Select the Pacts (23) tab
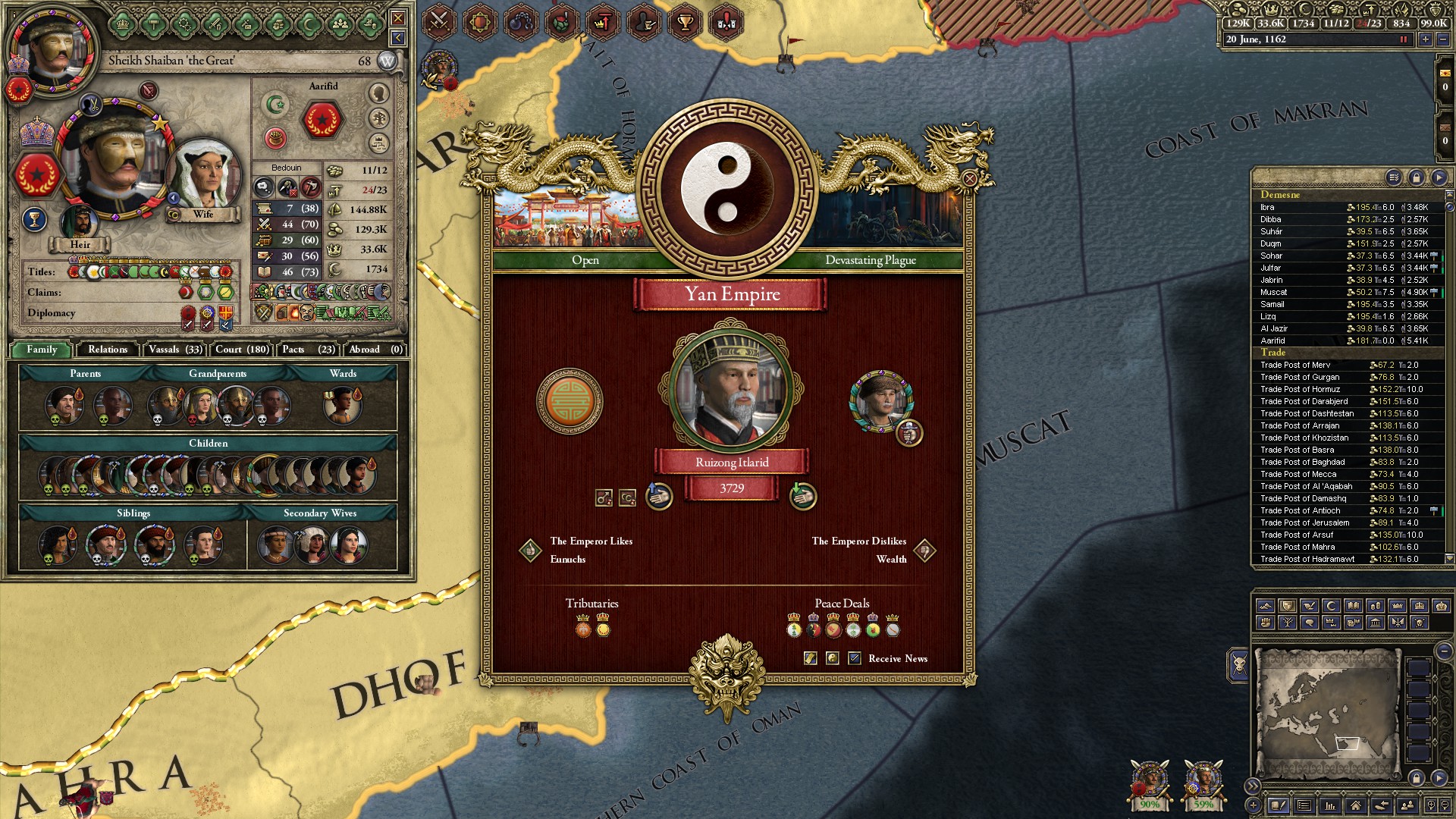The image size is (1456, 819). 308,350
